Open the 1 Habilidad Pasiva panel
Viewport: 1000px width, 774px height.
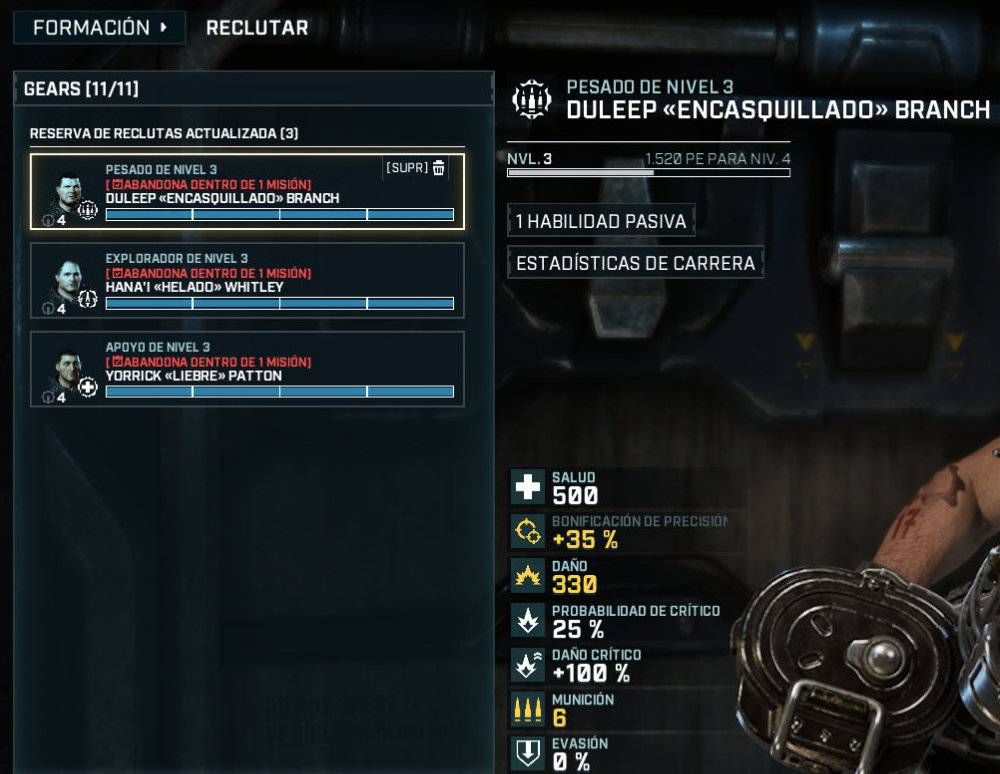[x=601, y=221]
